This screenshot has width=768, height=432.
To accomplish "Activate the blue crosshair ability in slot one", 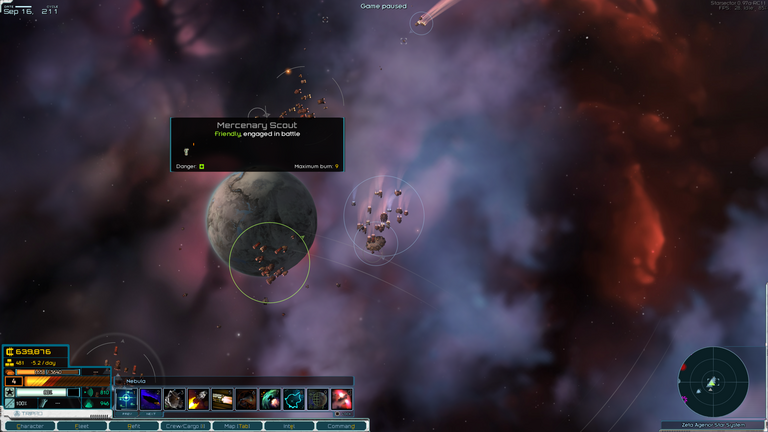I will click(127, 400).
